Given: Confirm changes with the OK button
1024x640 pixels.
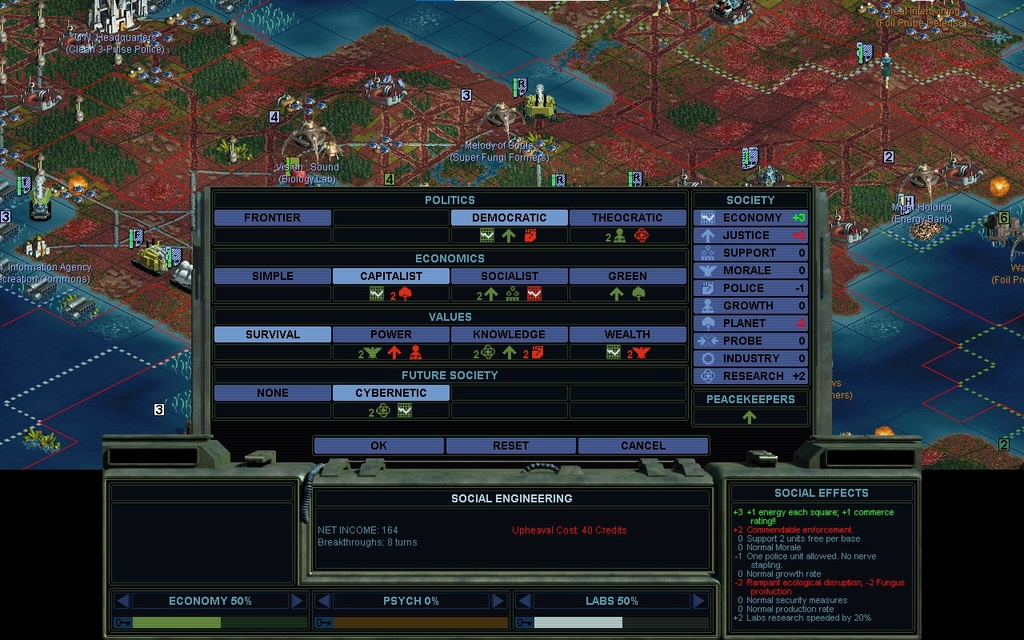Looking at the screenshot, I should pyautogui.click(x=378, y=446).
